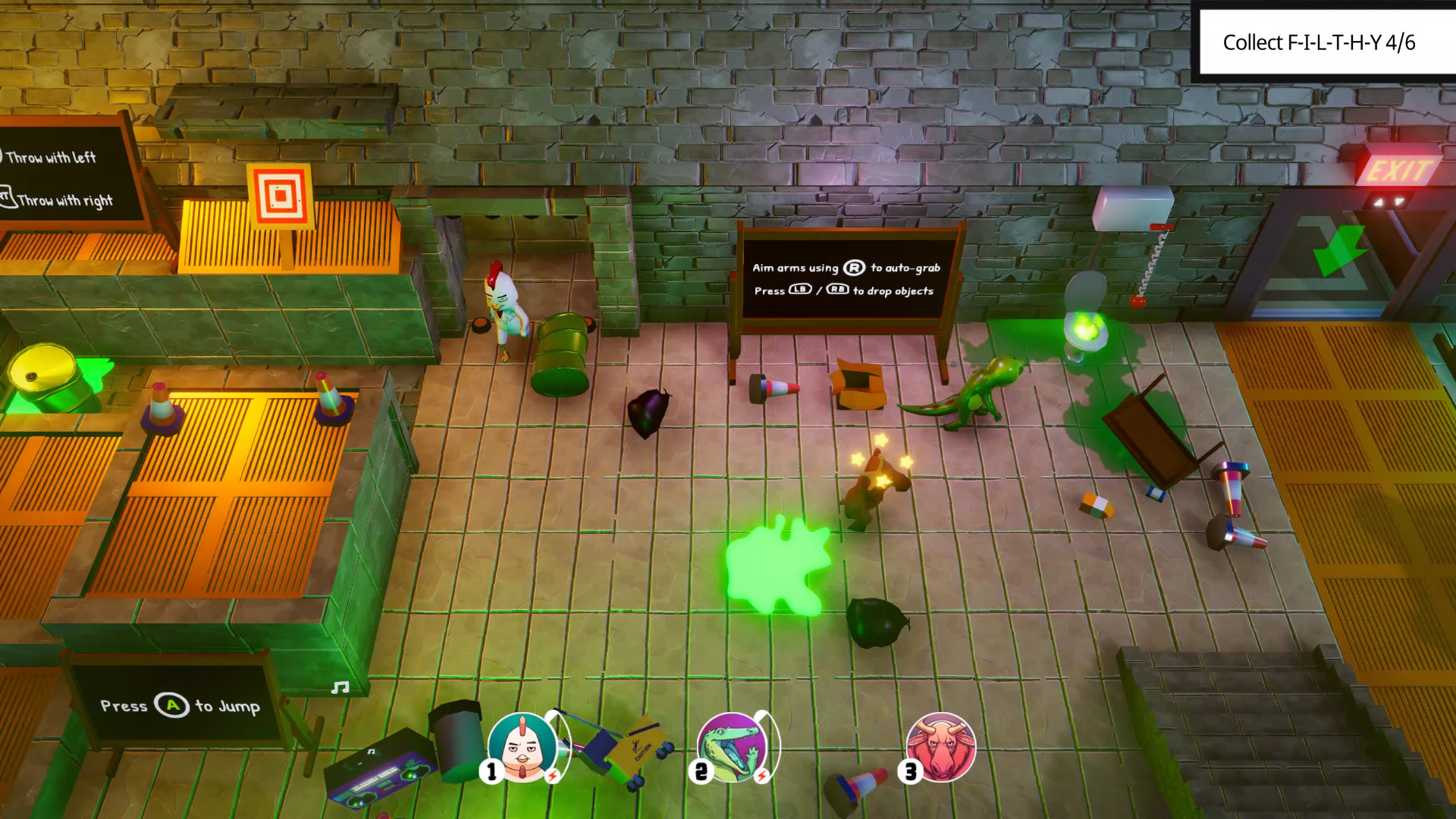
Task: Select the bull player avatar icon
Action: (x=940, y=747)
